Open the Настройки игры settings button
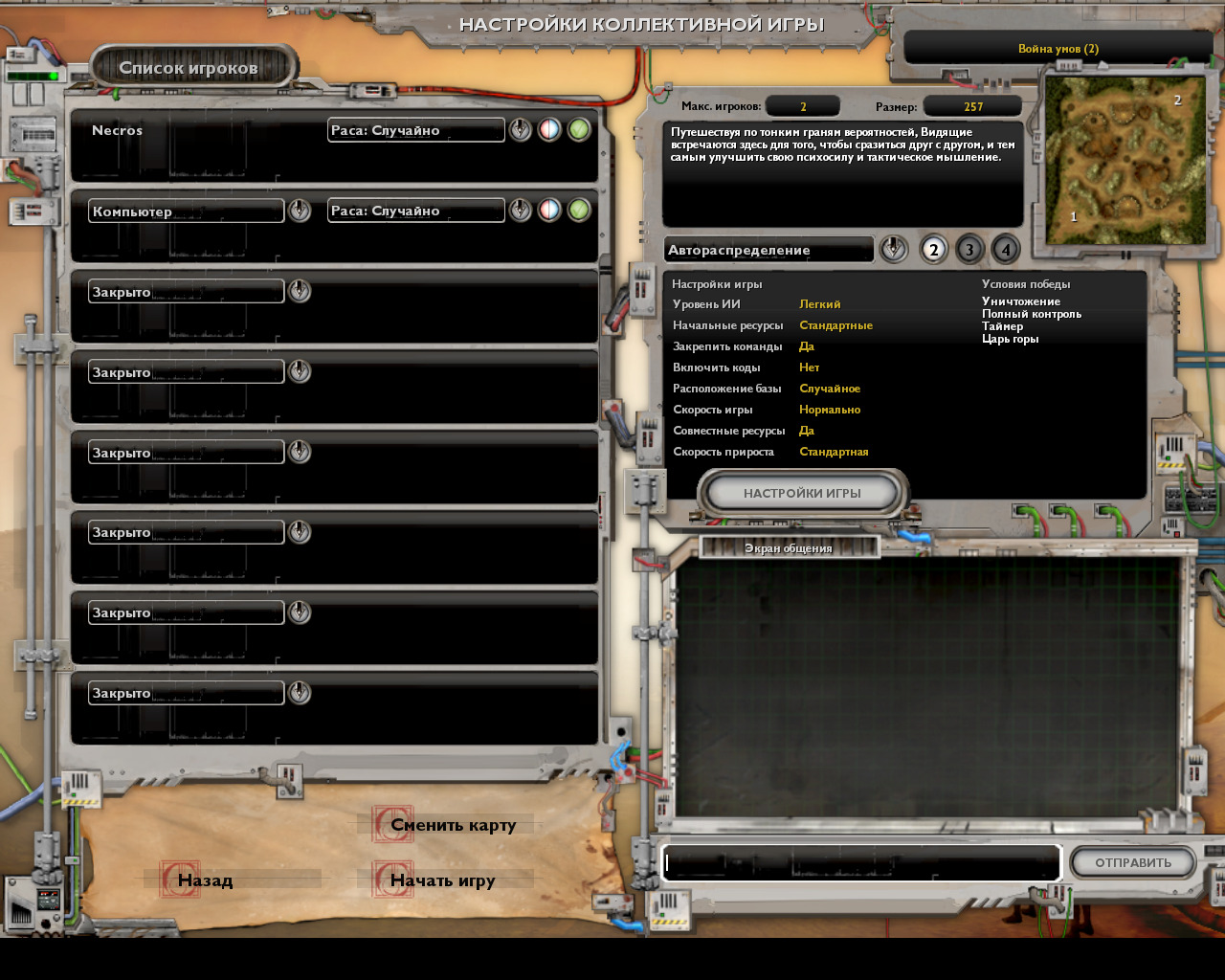The width and height of the screenshot is (1225, 980). [x=802, y=493]
